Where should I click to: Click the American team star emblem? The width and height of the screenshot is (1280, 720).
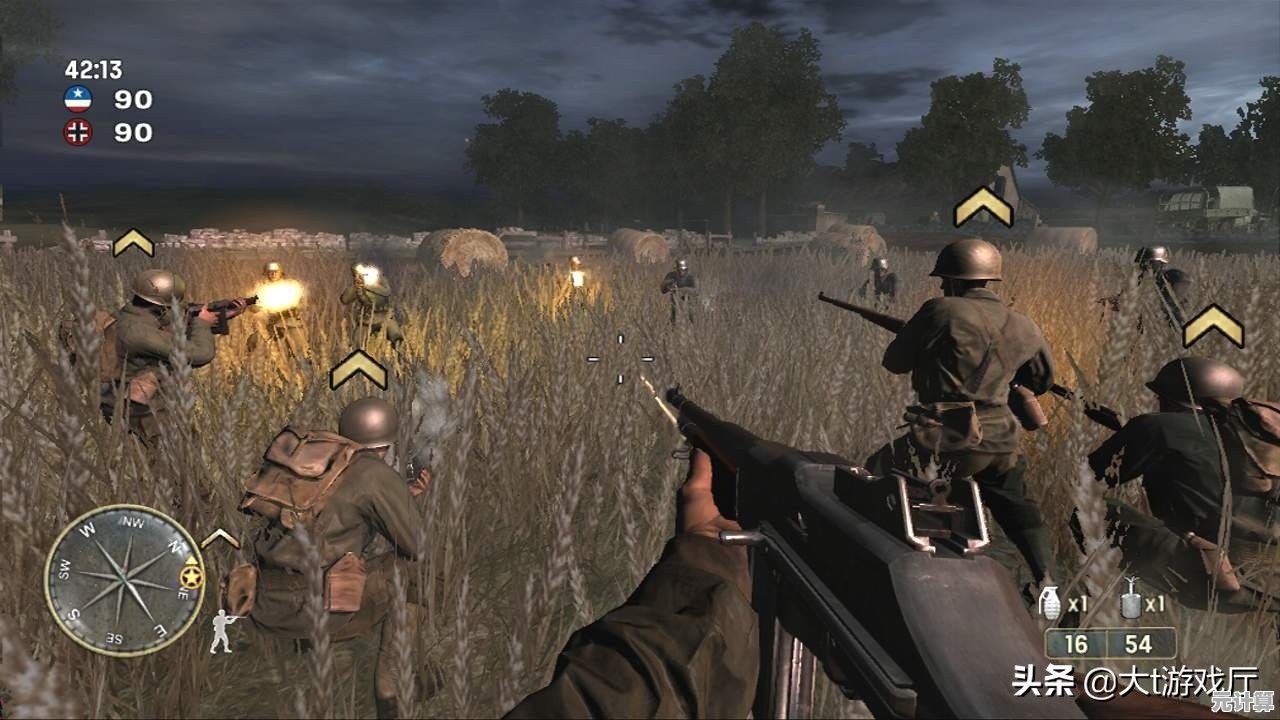(78, 98)
